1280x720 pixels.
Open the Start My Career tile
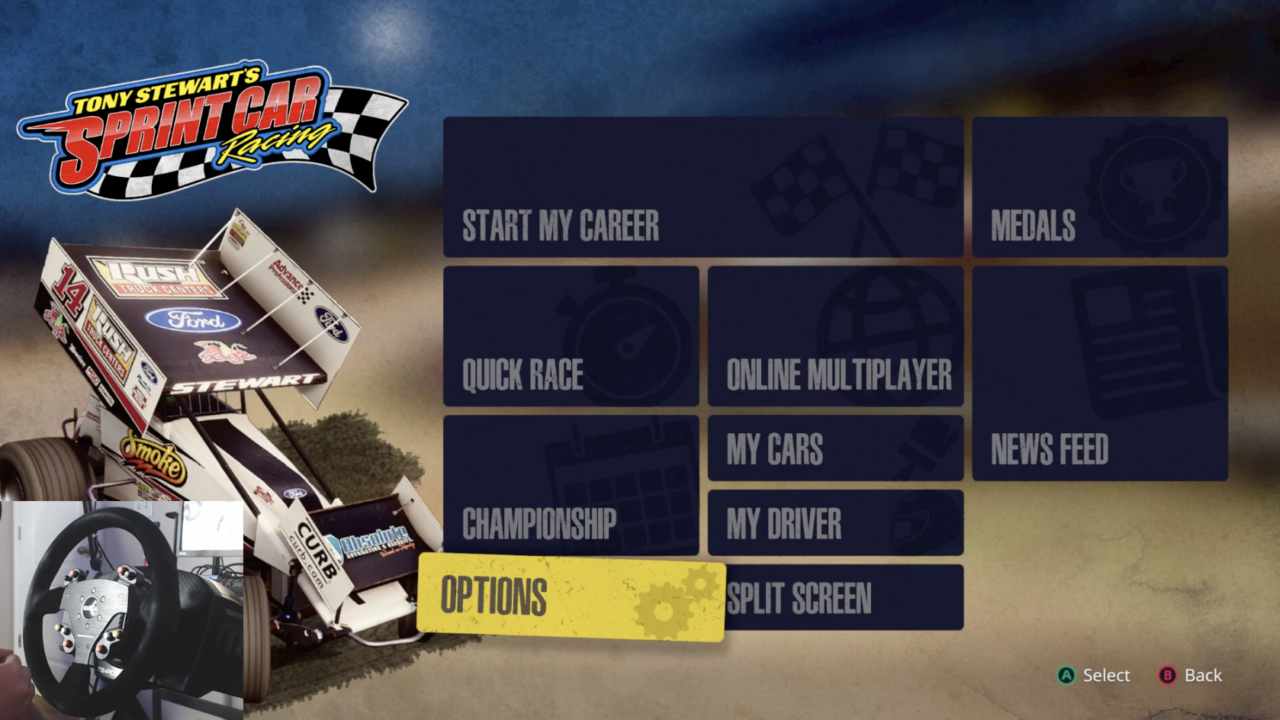(702, 187)
